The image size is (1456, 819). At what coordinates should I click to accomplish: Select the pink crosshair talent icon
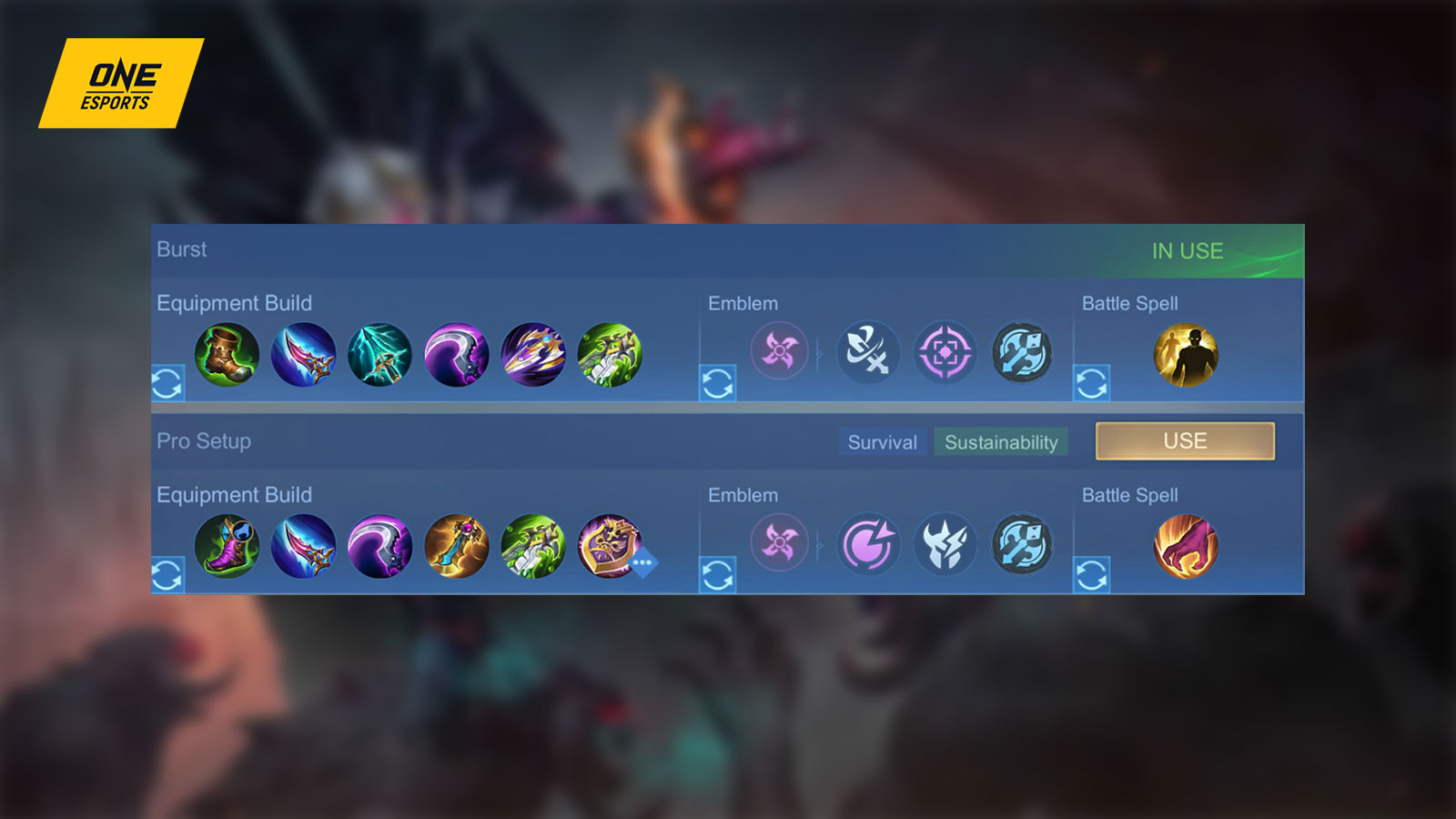coord(945,353)
